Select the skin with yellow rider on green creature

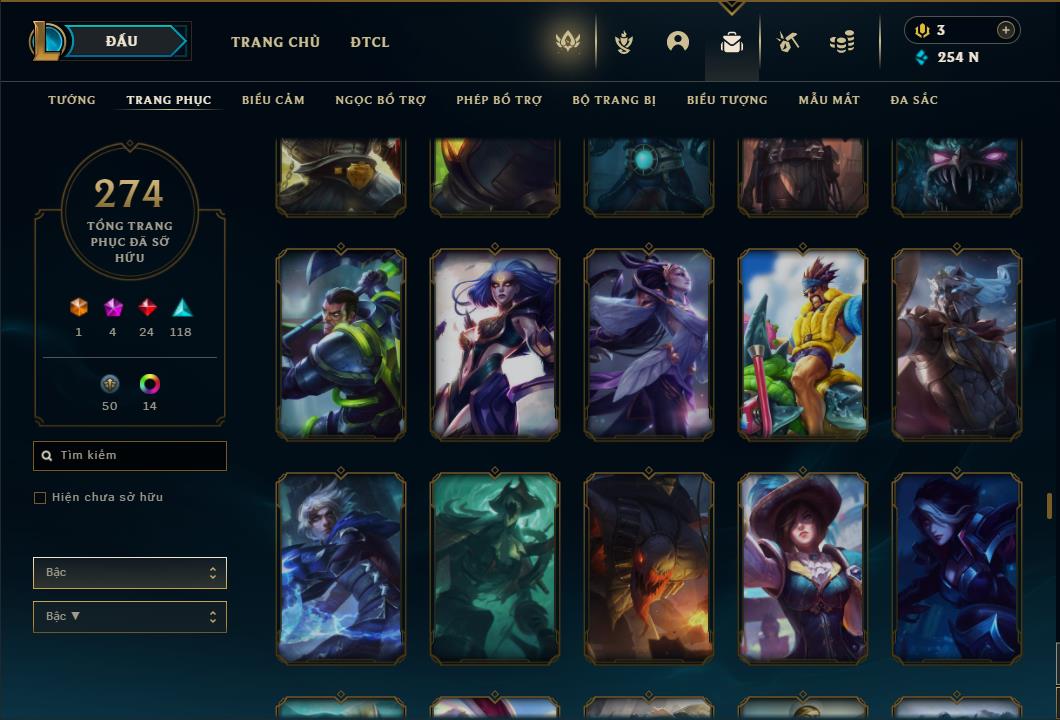point(803,345)
